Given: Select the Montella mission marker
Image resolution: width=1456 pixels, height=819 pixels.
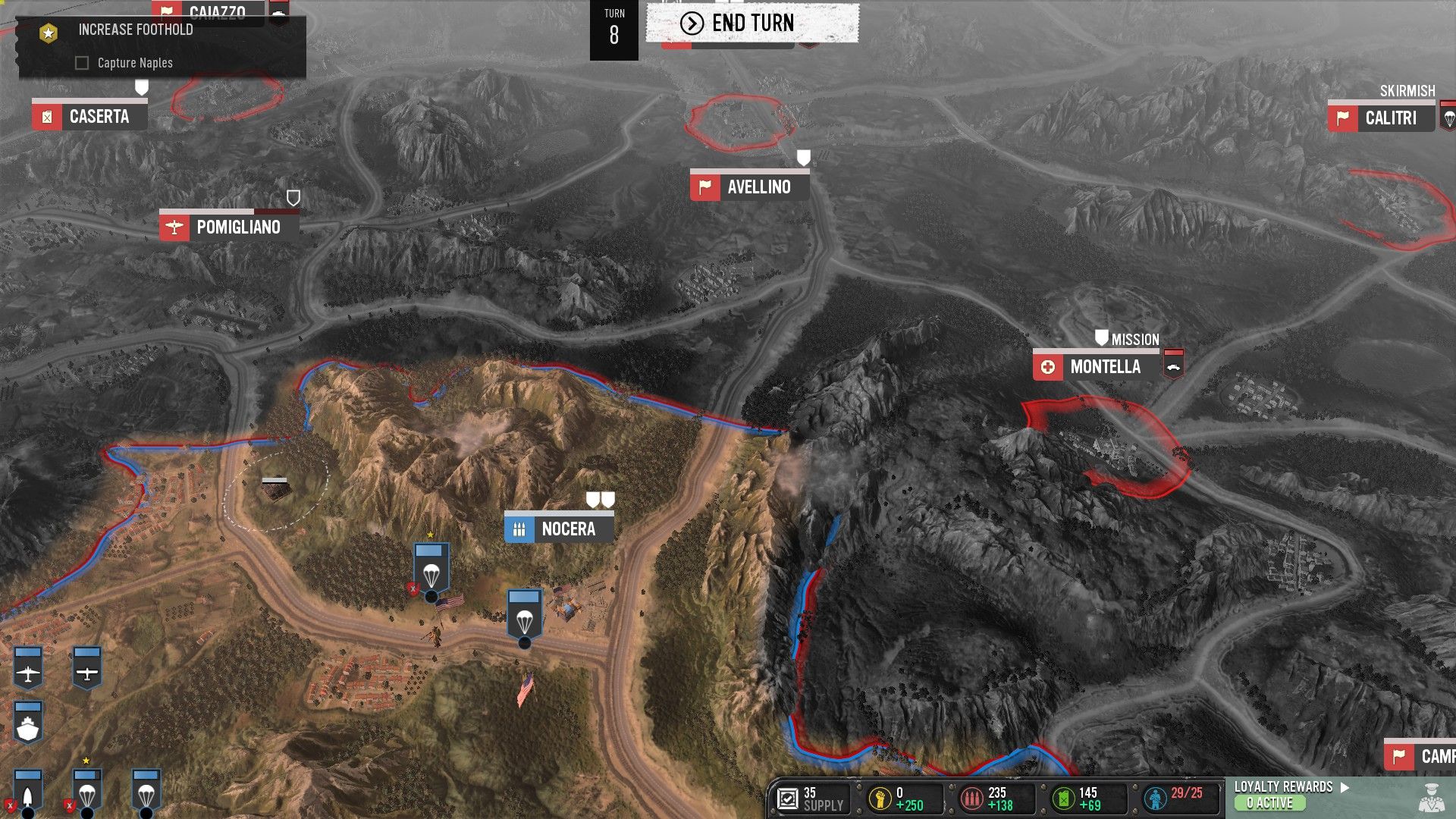Looking at the screenshot, I should 1096,367.
